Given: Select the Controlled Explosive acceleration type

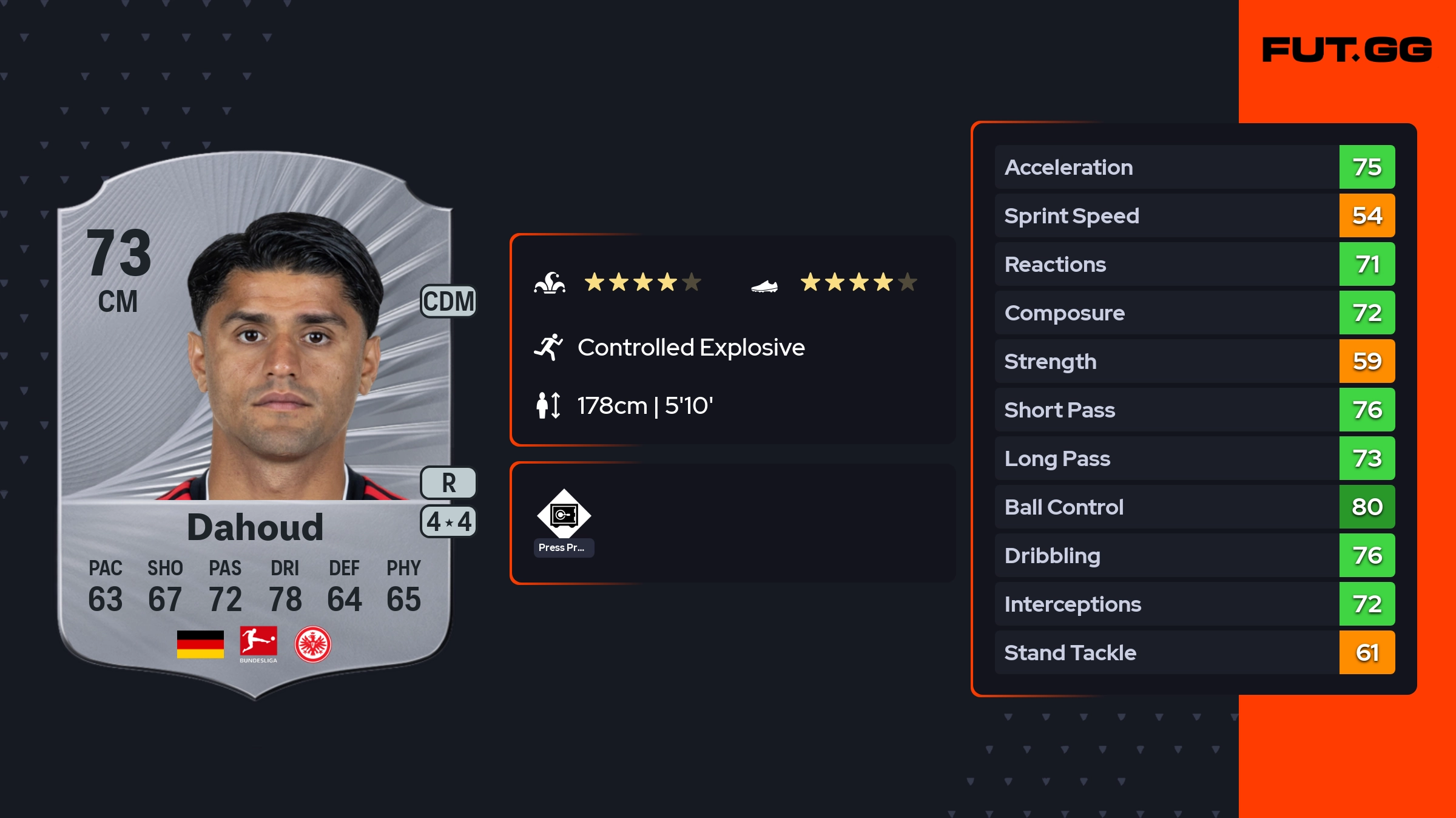Looking at the screenshot, I should click(x=690, y=348).
